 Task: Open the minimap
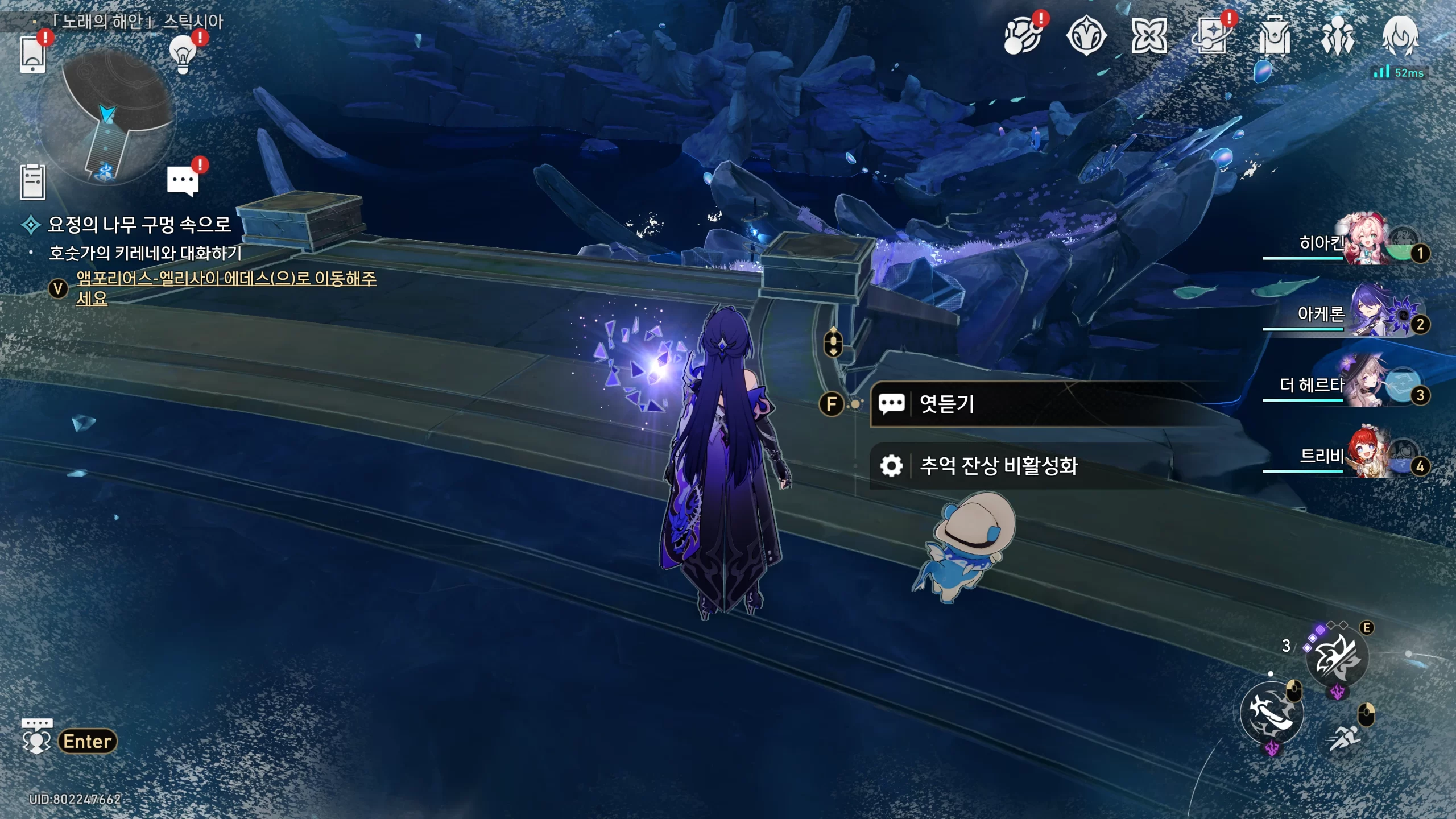pos(107,117)
